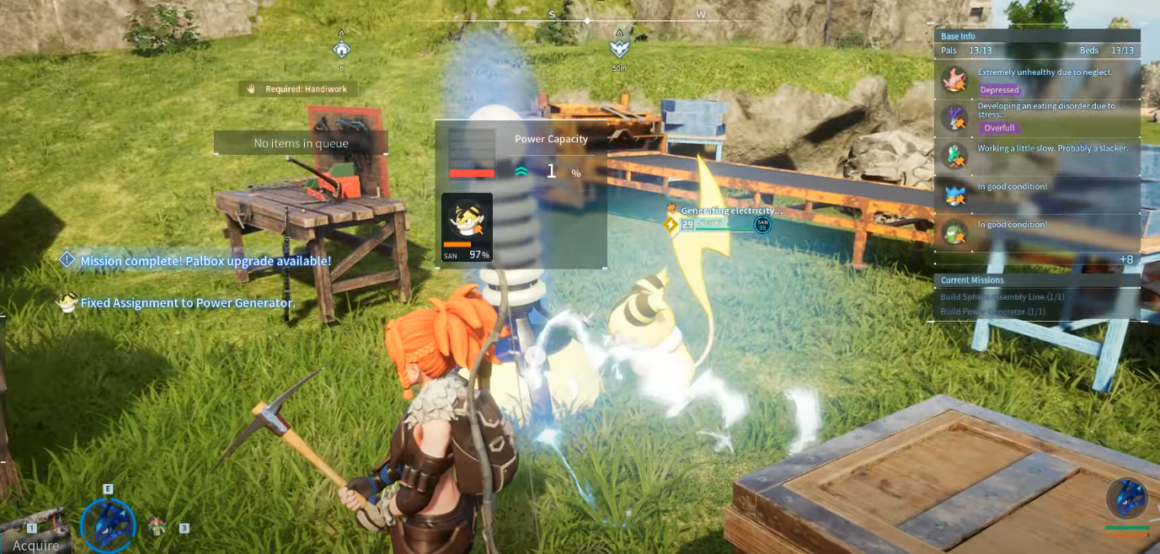Select the active blue pal party slot
This screenshot has height=554, width=1160.
pos(107,523)
